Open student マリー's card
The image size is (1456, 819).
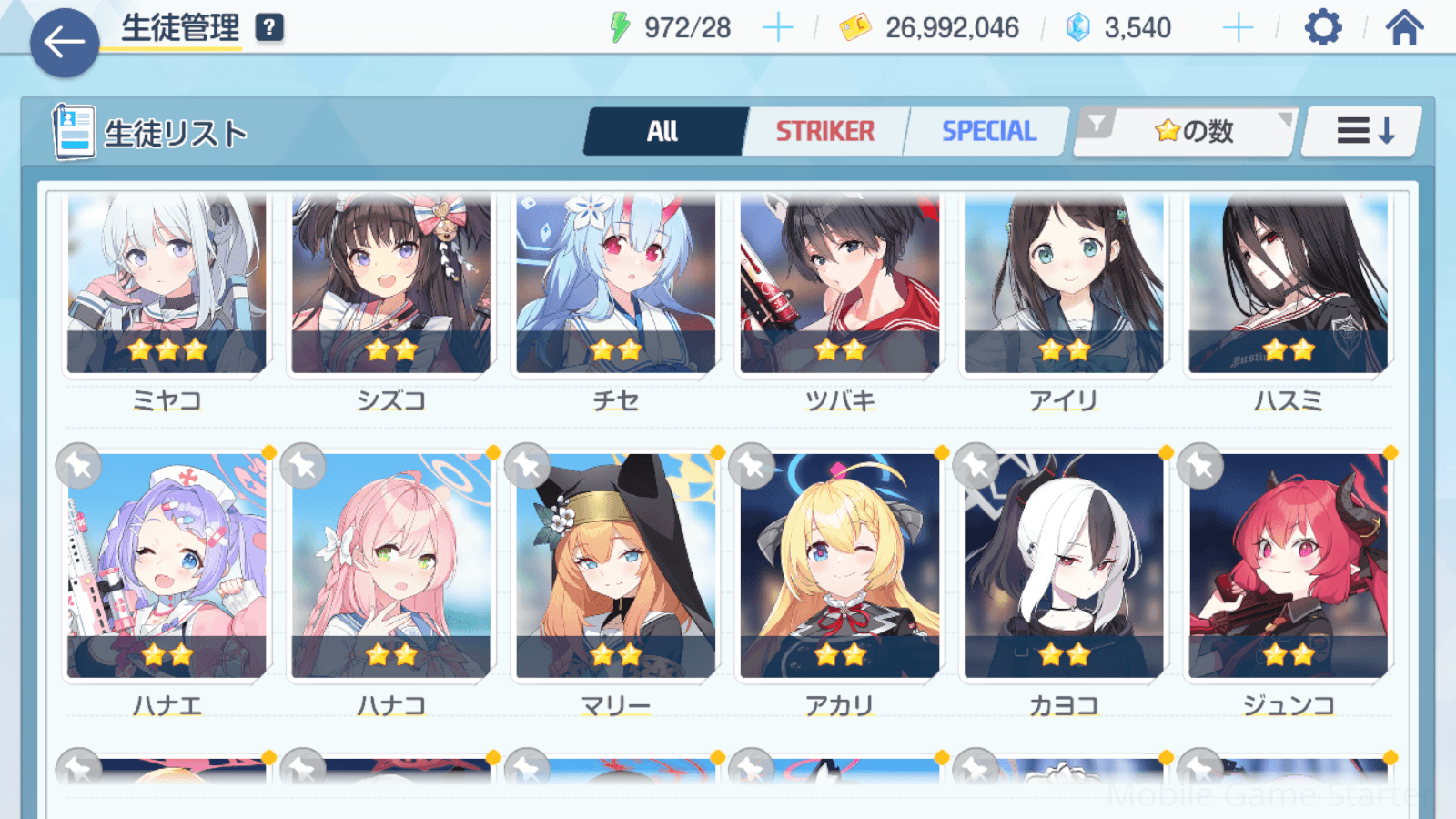point(616,566)
